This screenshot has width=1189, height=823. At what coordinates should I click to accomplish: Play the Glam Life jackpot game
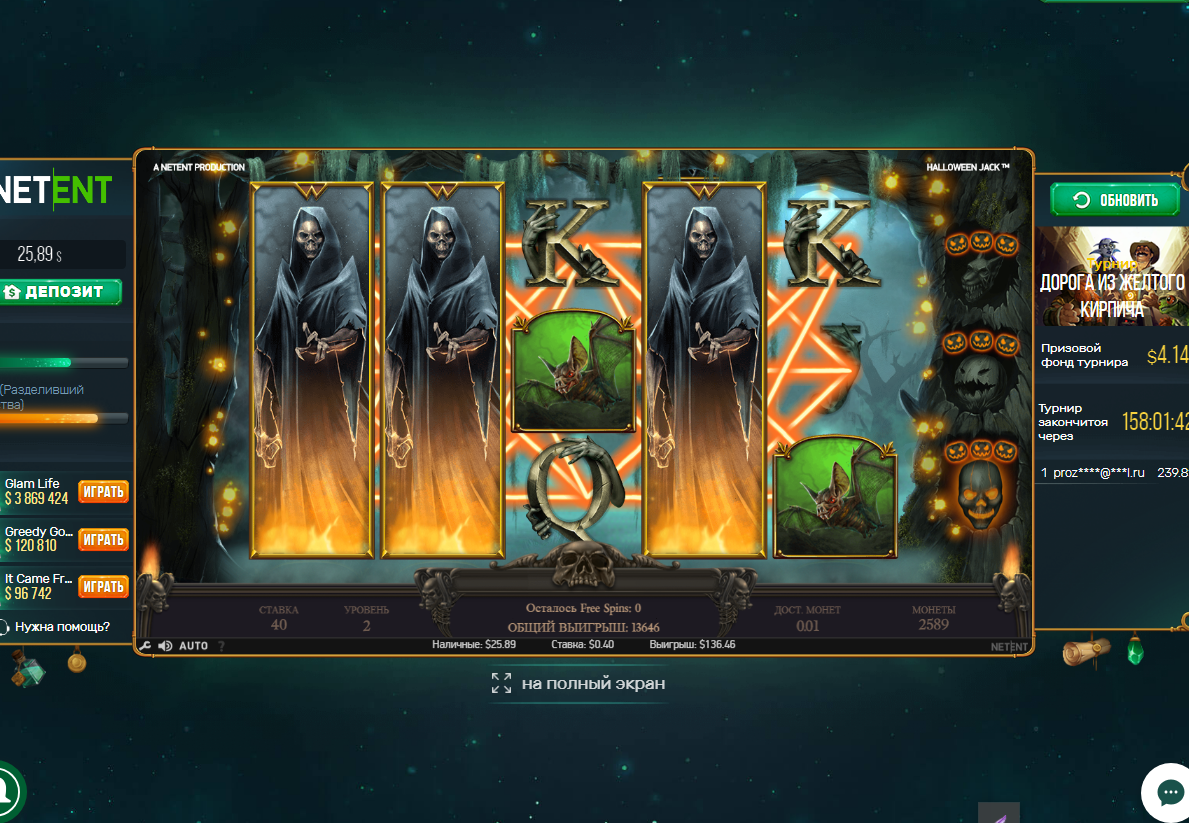pyautogui.click(x=103, y=491)
